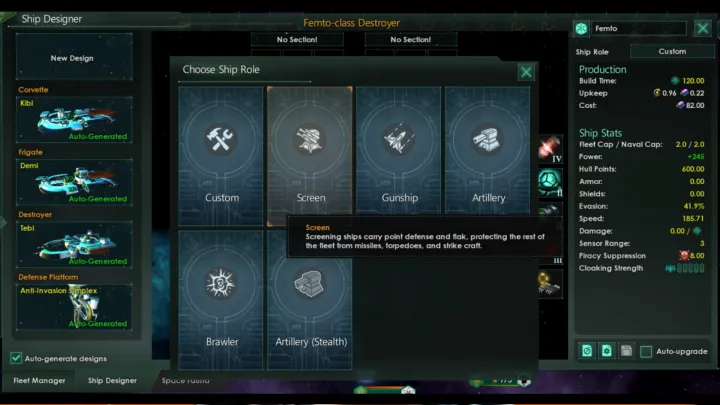Screen dimensions: 720x405
Task: Choose the Screen ship role
Action: pos(310,155)
